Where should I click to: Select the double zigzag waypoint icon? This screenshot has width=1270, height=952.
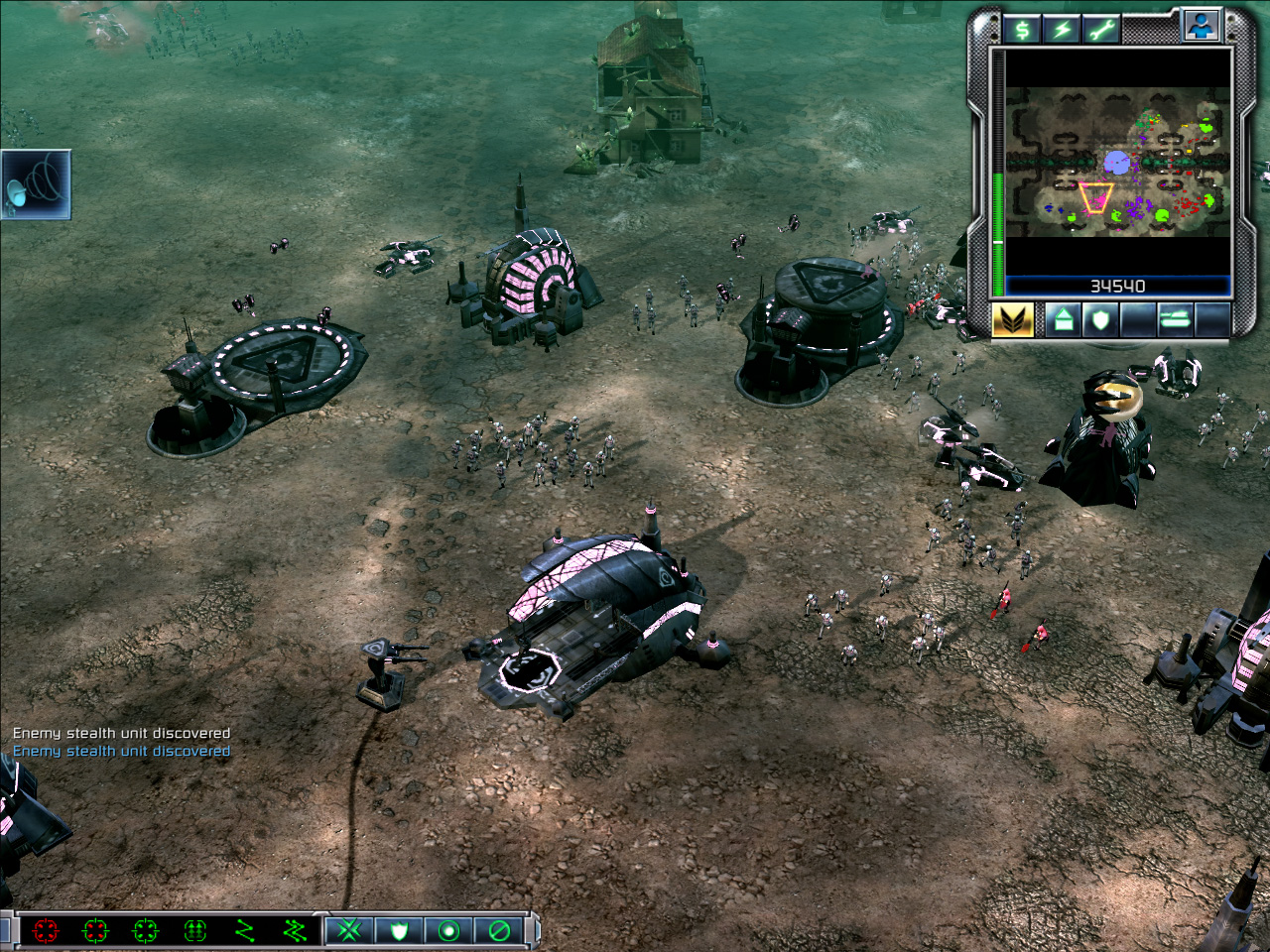295,930
